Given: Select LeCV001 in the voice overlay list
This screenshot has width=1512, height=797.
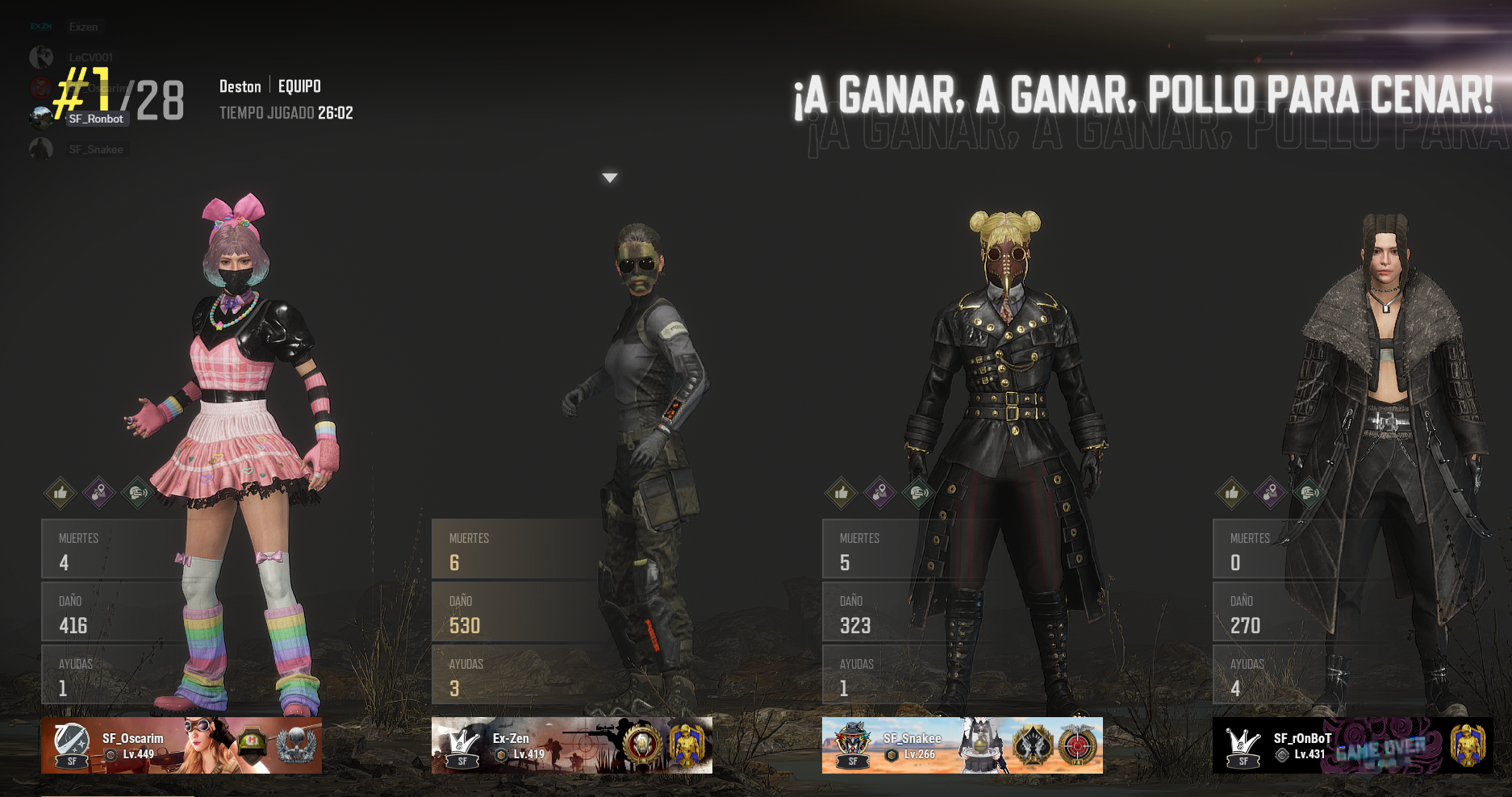Looking at the screenshot, I should 90,57.
